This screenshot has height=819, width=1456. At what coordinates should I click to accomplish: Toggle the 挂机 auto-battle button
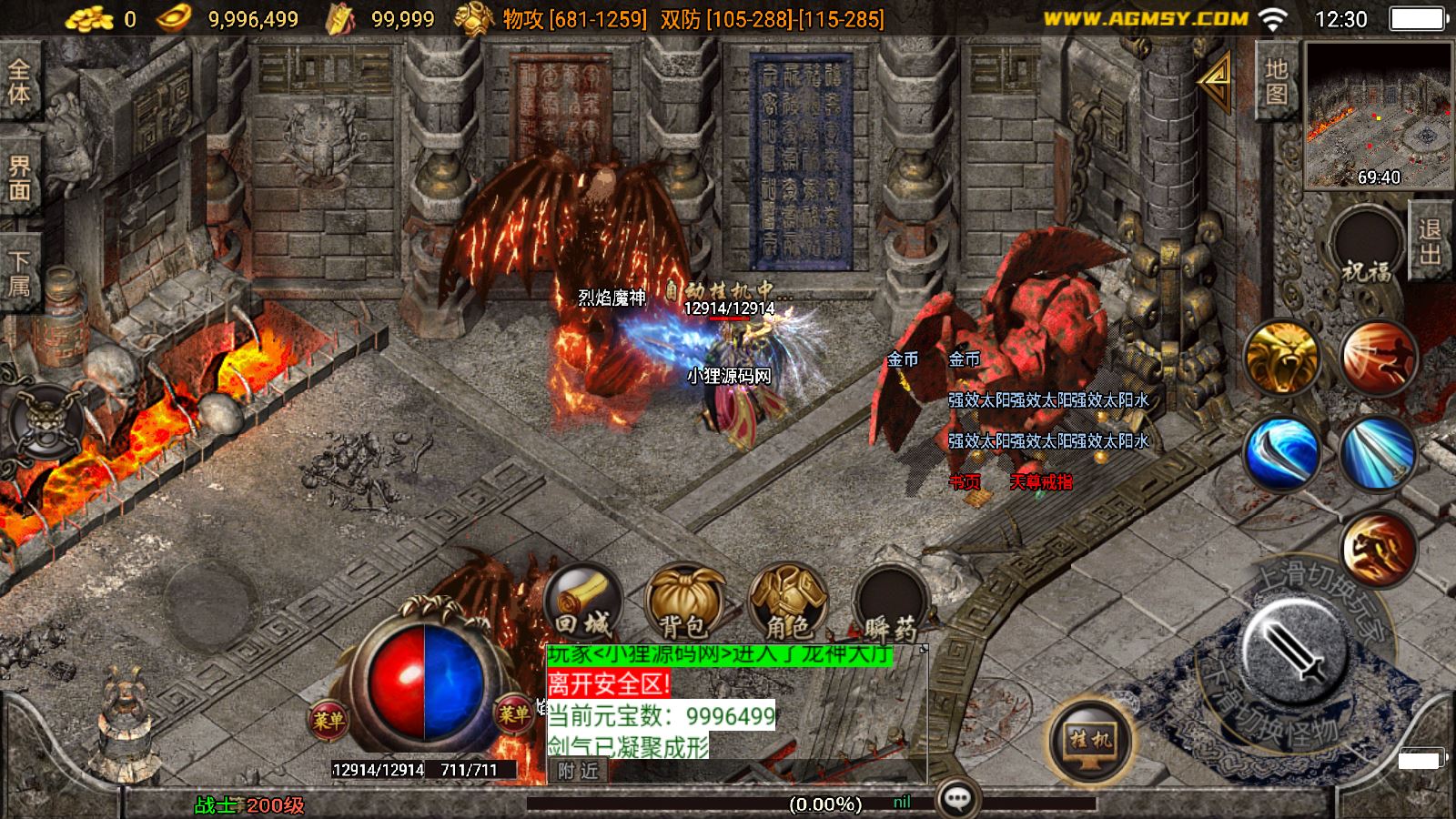click(1091, 739)
